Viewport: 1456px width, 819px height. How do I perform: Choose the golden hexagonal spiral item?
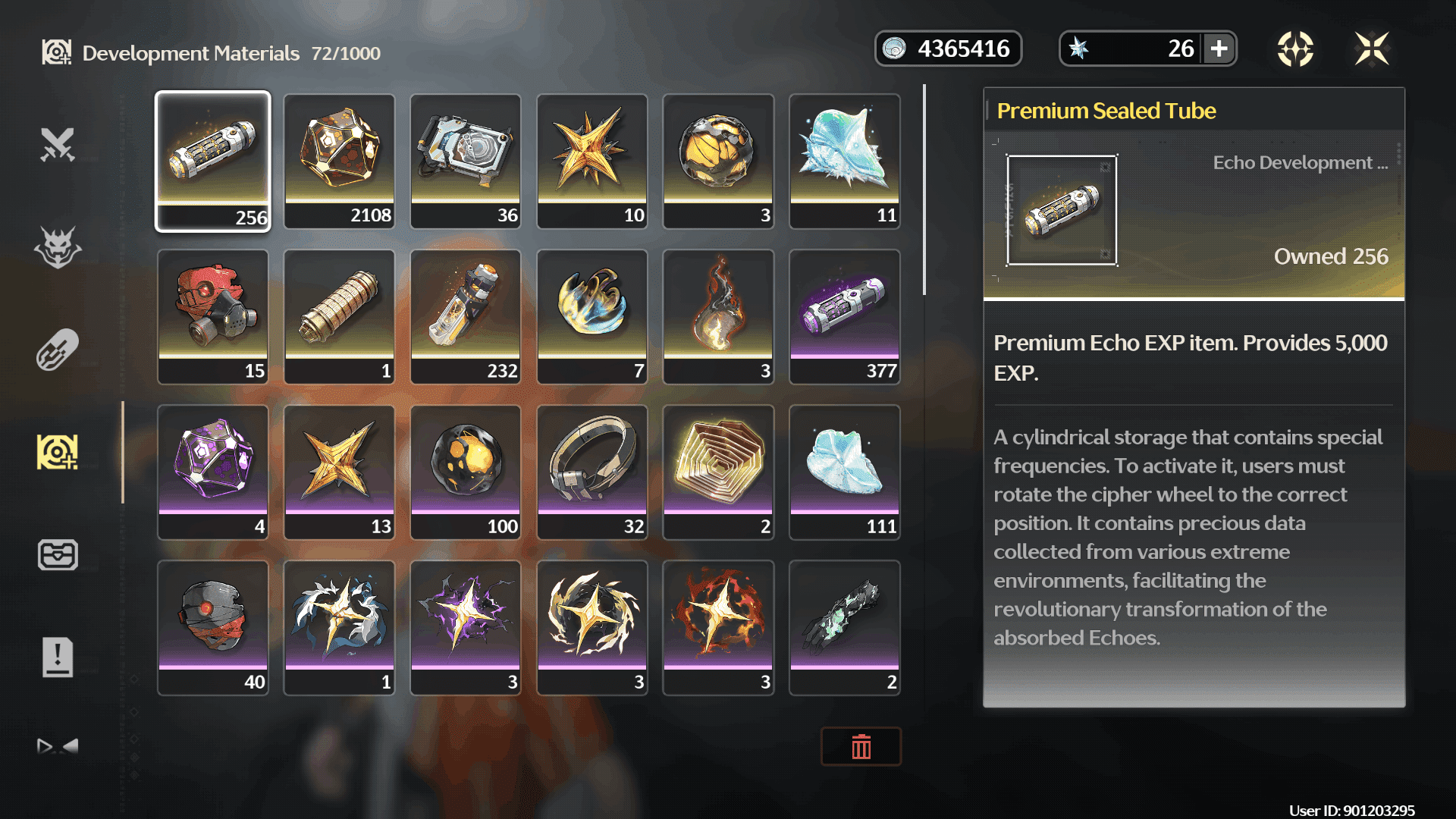pyautogui.click(x=718, y=472)
